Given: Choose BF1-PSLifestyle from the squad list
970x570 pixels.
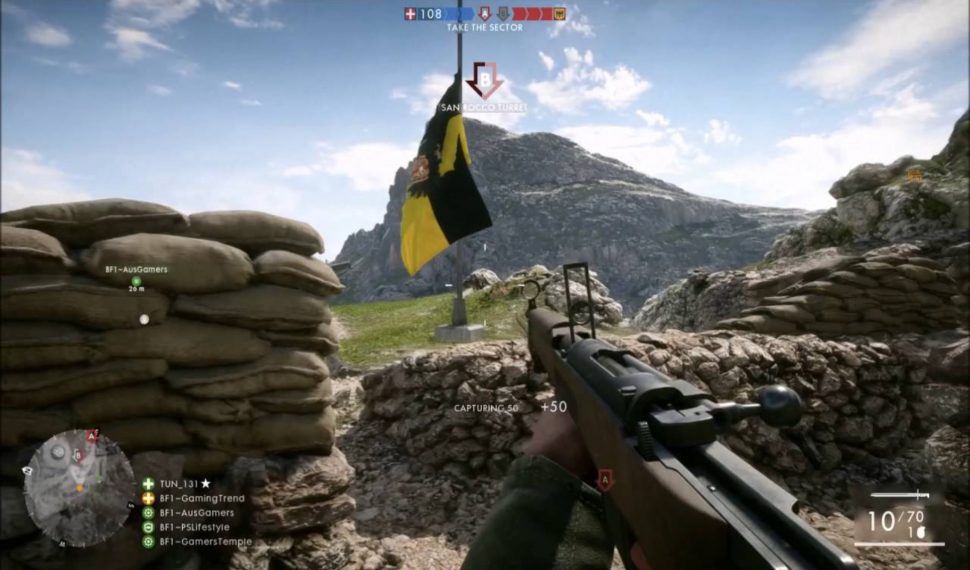Looking at the screenshot, I should point(194,527).
